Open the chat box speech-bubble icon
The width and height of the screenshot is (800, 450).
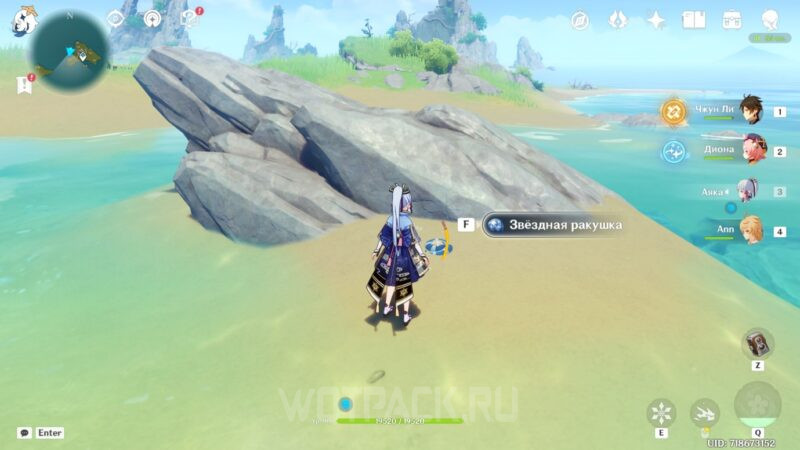click(x=24, y=433)
